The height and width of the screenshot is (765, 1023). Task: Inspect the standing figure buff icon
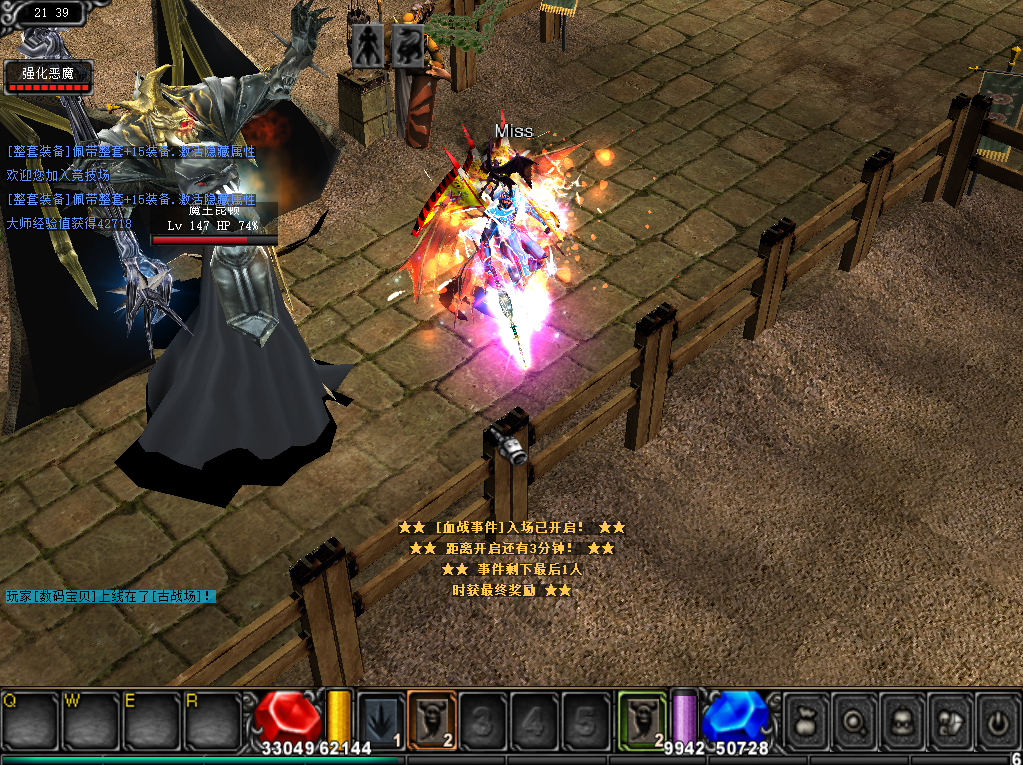click(367, 46)
